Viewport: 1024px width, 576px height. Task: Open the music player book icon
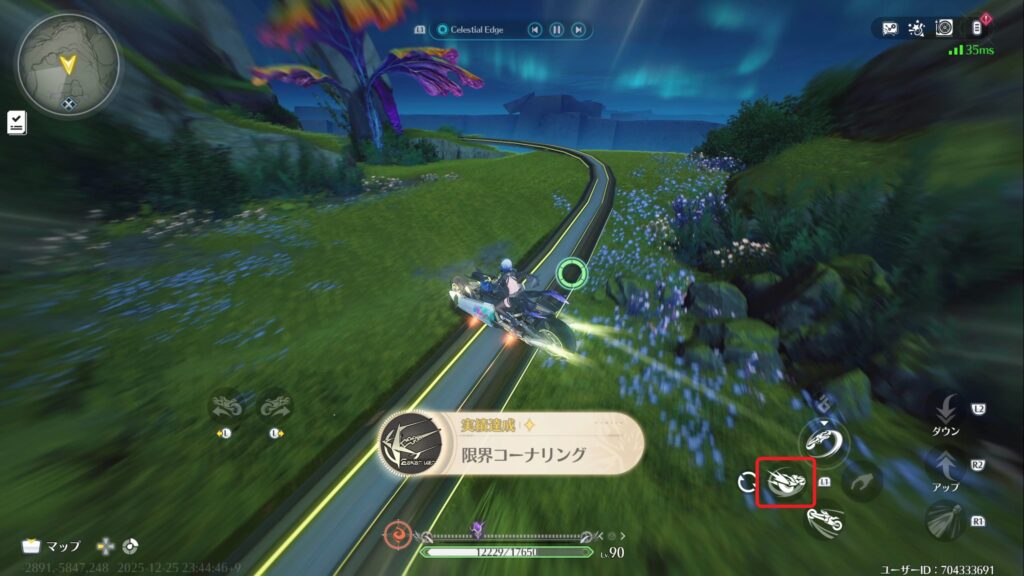420,30
